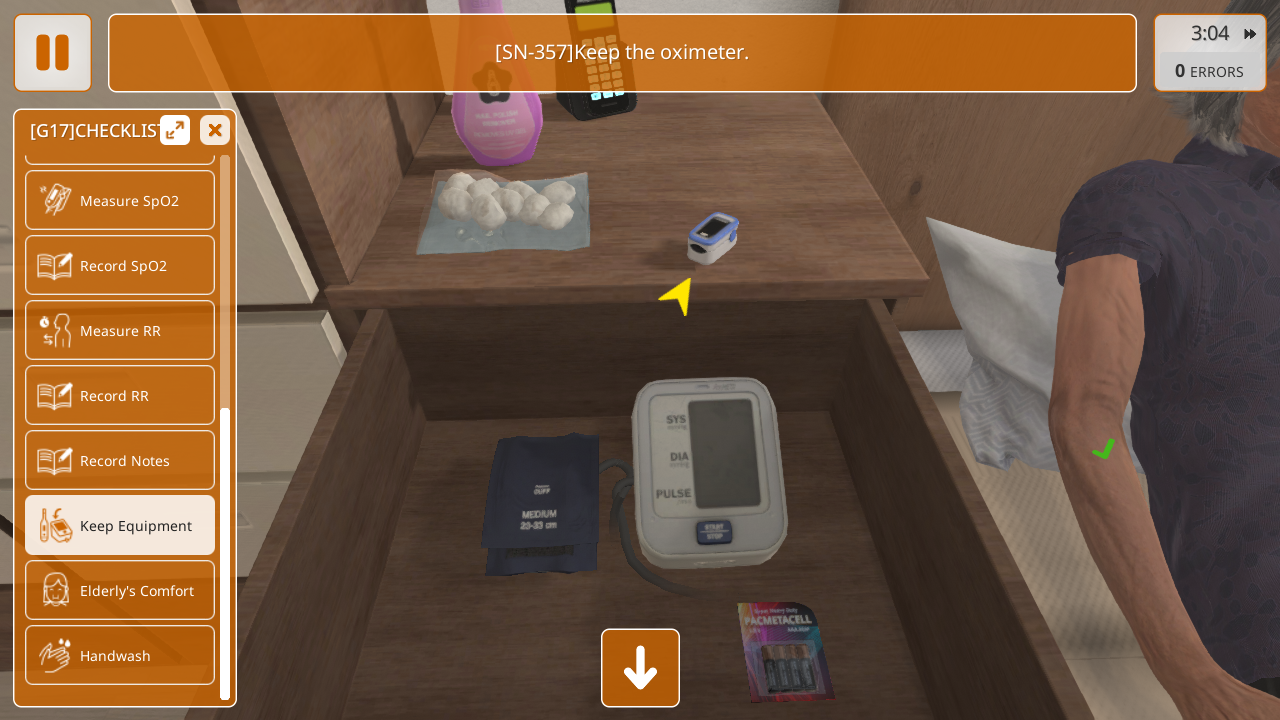Open the Handwash checklist step
Image resolution: width=1280 pixels, height=720 pixels.
(x=120, y=655)
